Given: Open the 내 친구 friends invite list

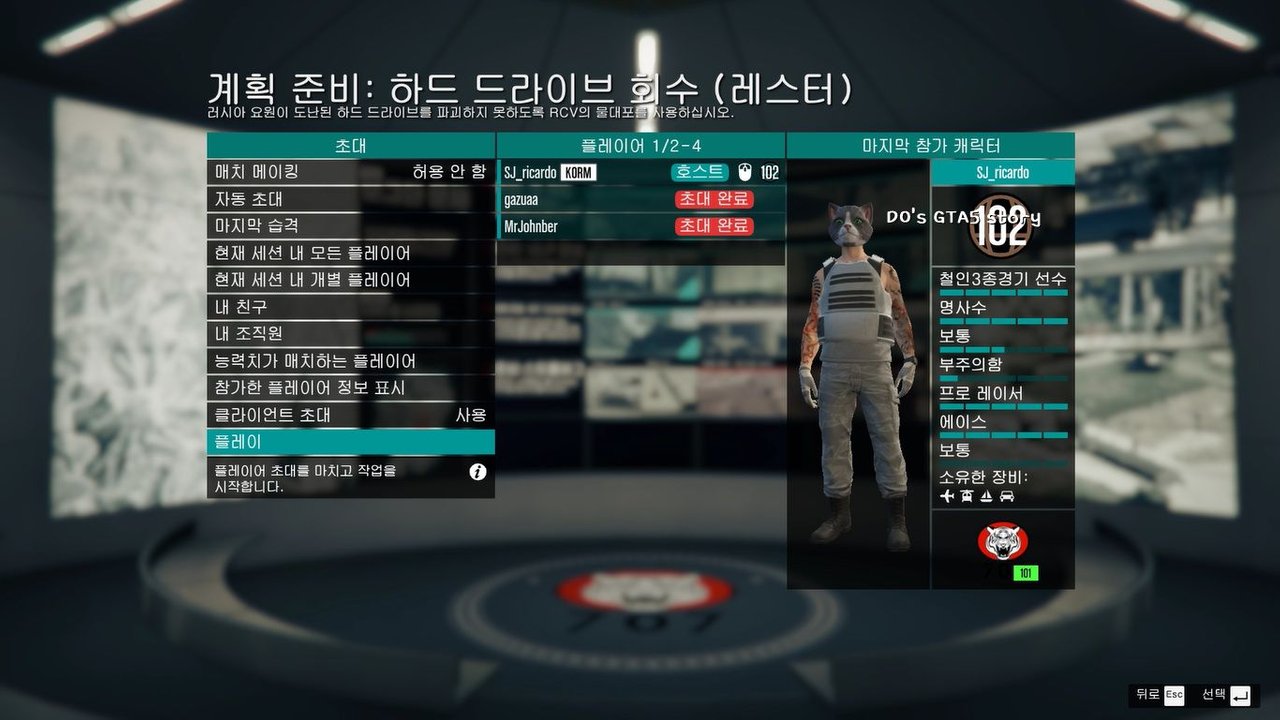Looking at the screenshot, I should coord(350,307).
